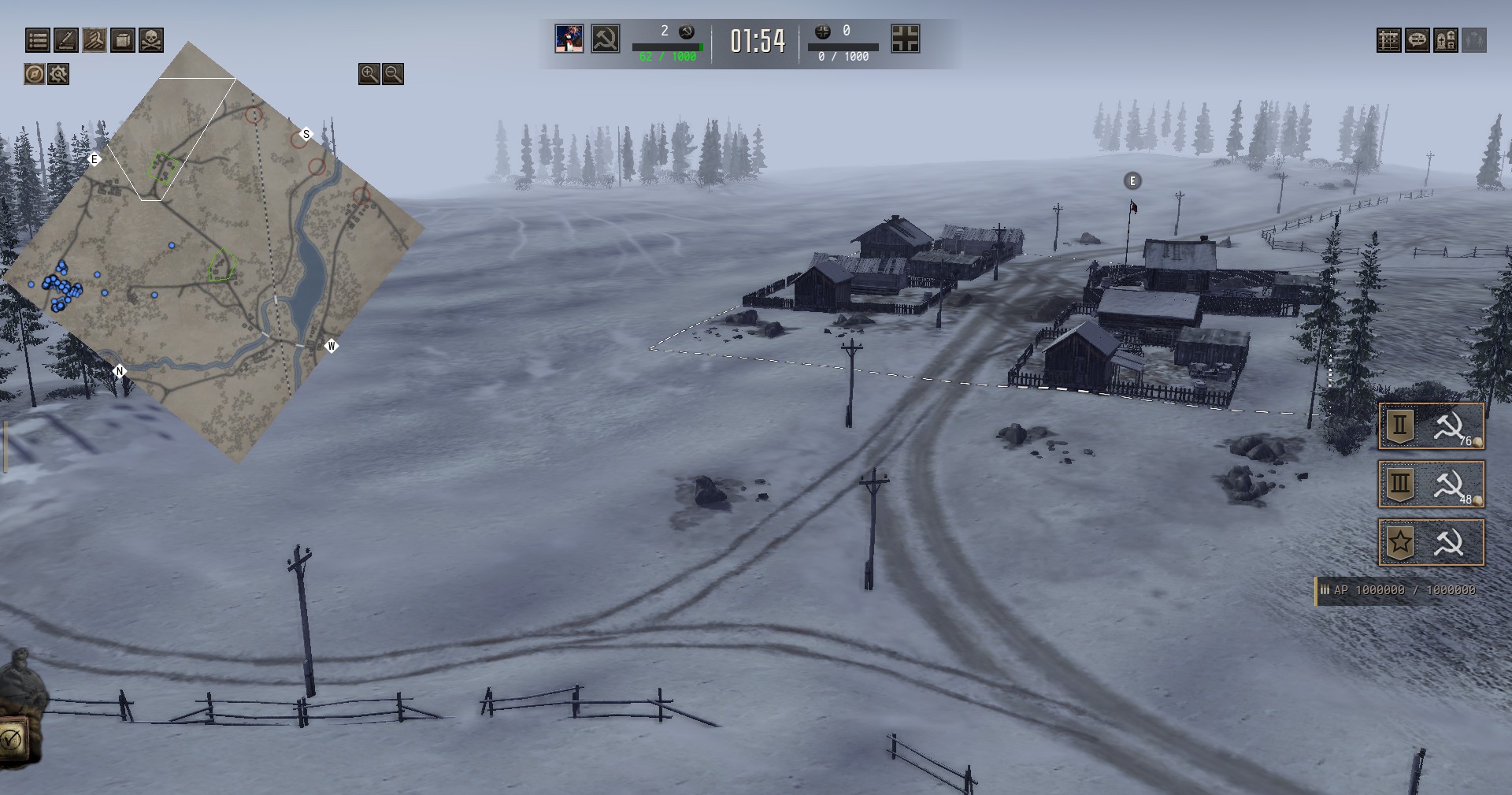
Task: Show the tombstones casualties icon
Action: coord(1445,40)
